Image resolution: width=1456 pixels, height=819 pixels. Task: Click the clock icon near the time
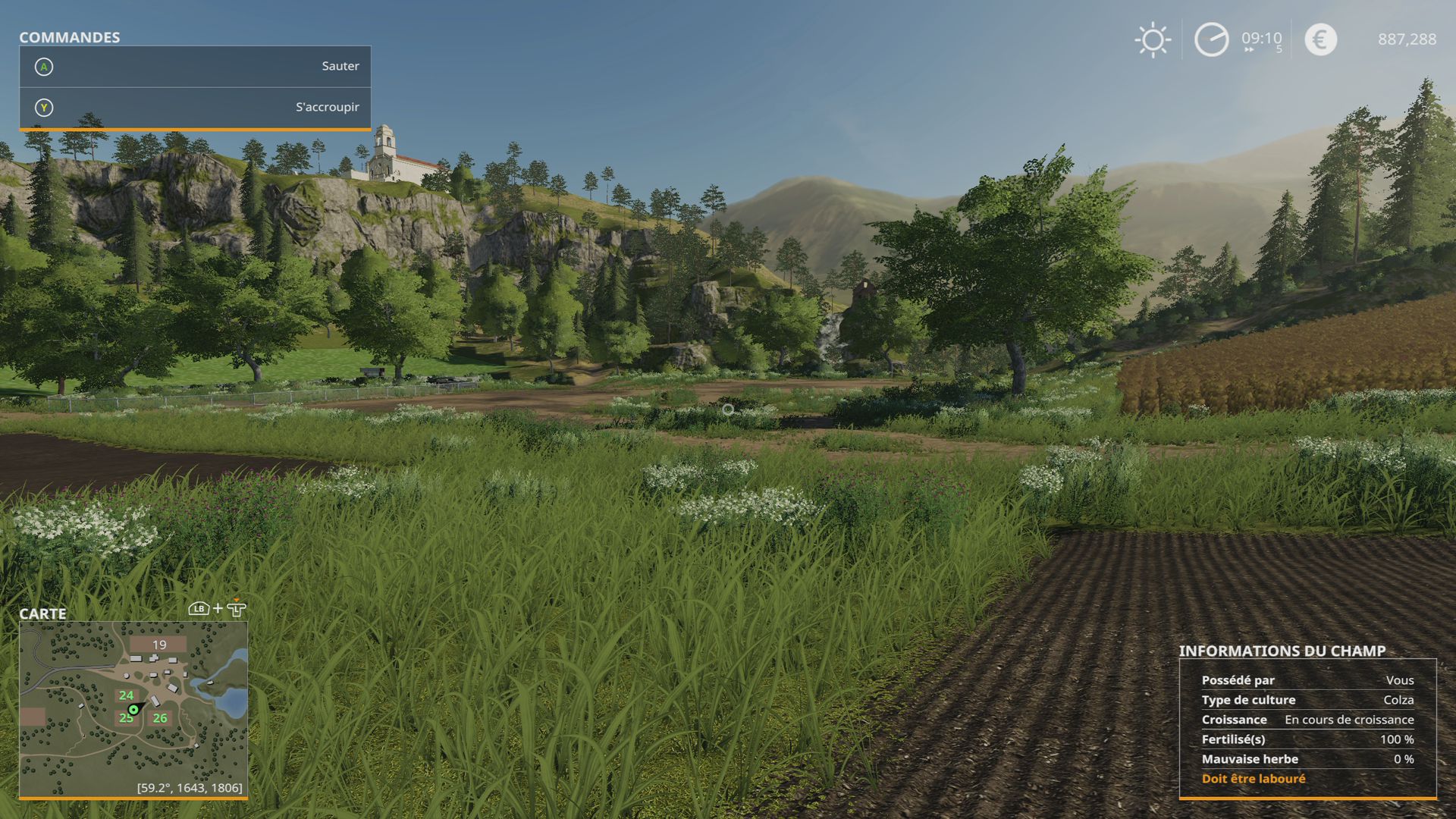(x=1211, y=39)
